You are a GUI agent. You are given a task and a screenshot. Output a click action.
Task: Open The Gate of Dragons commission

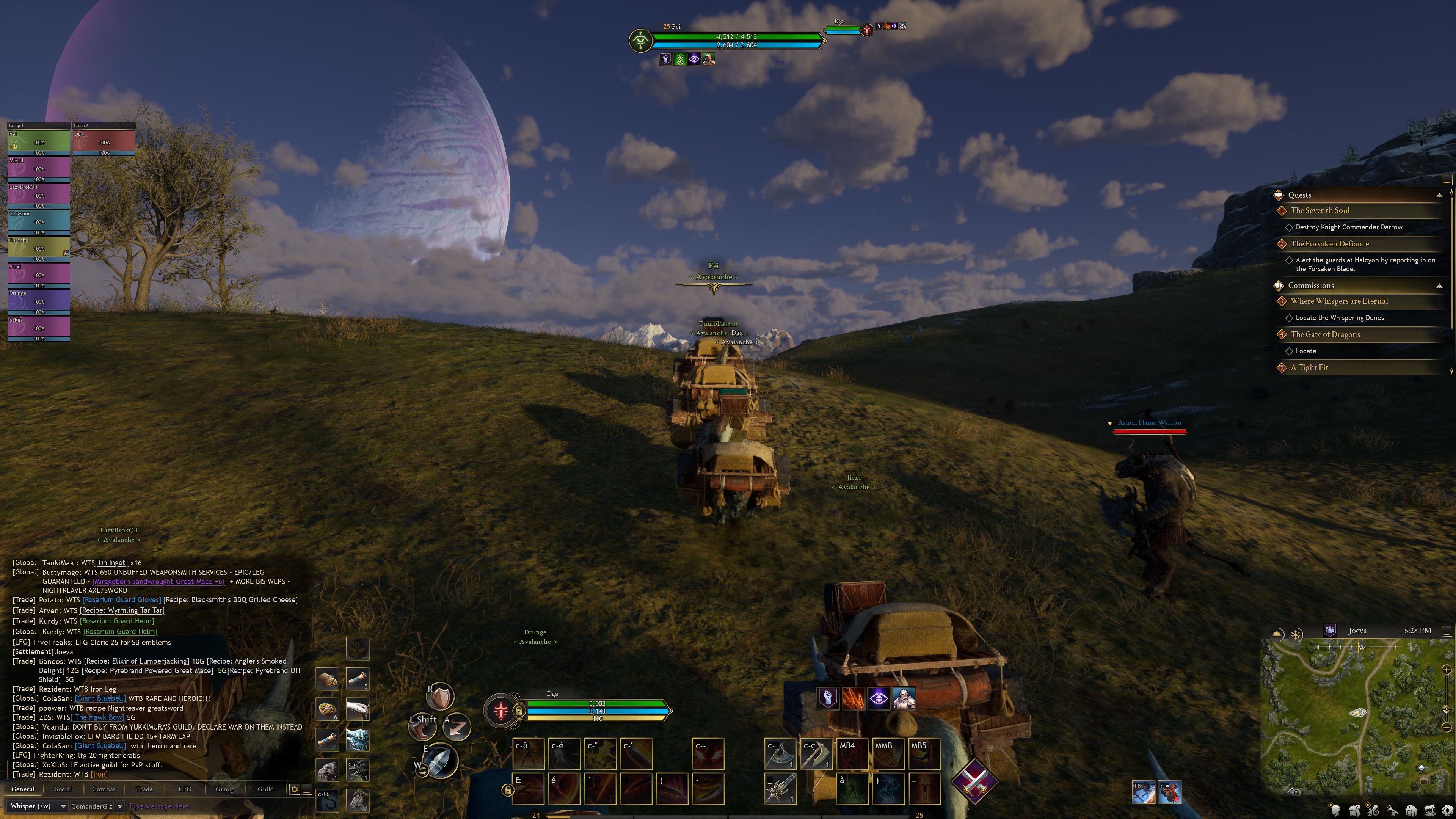[1325, 334]
